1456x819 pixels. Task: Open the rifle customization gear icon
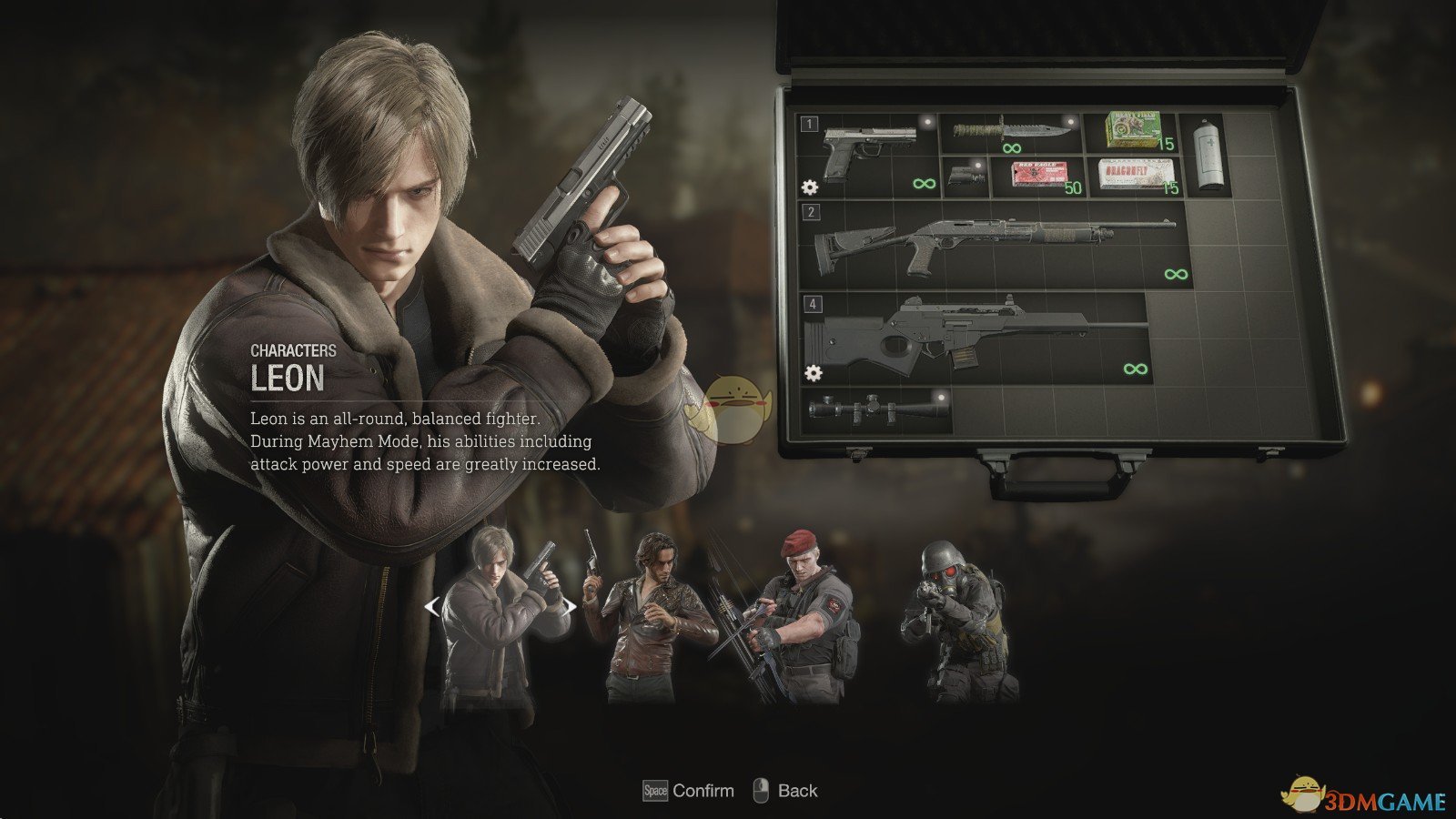click(x=812, y=371)
